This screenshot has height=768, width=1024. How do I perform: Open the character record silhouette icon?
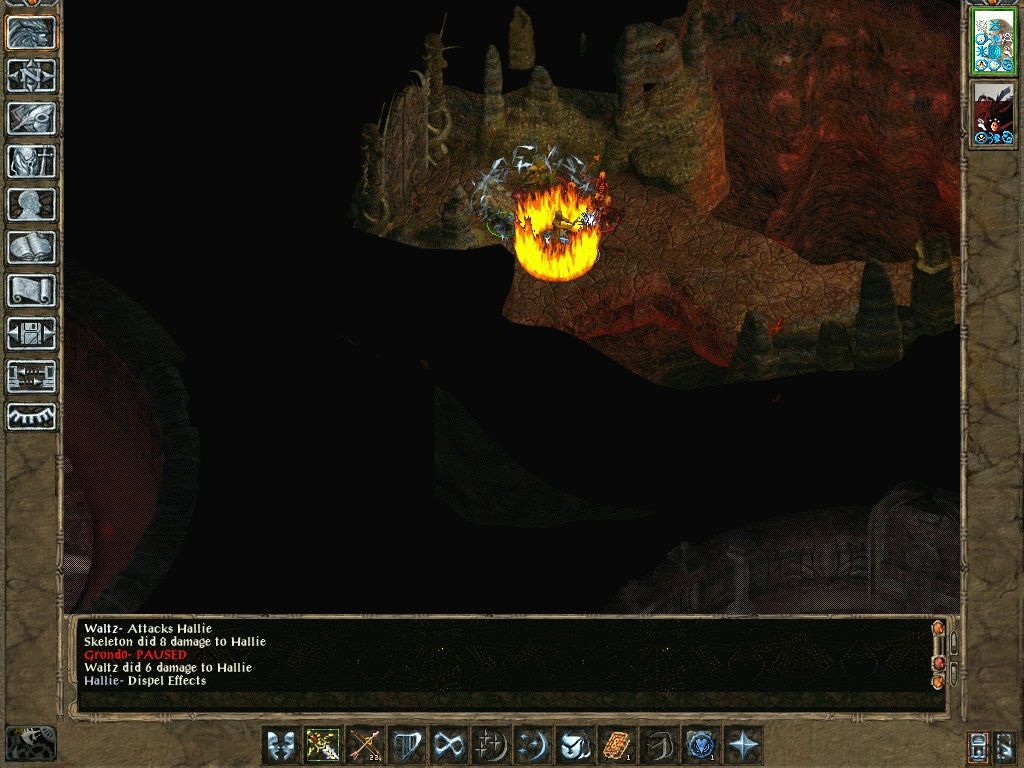pos(32,204)
